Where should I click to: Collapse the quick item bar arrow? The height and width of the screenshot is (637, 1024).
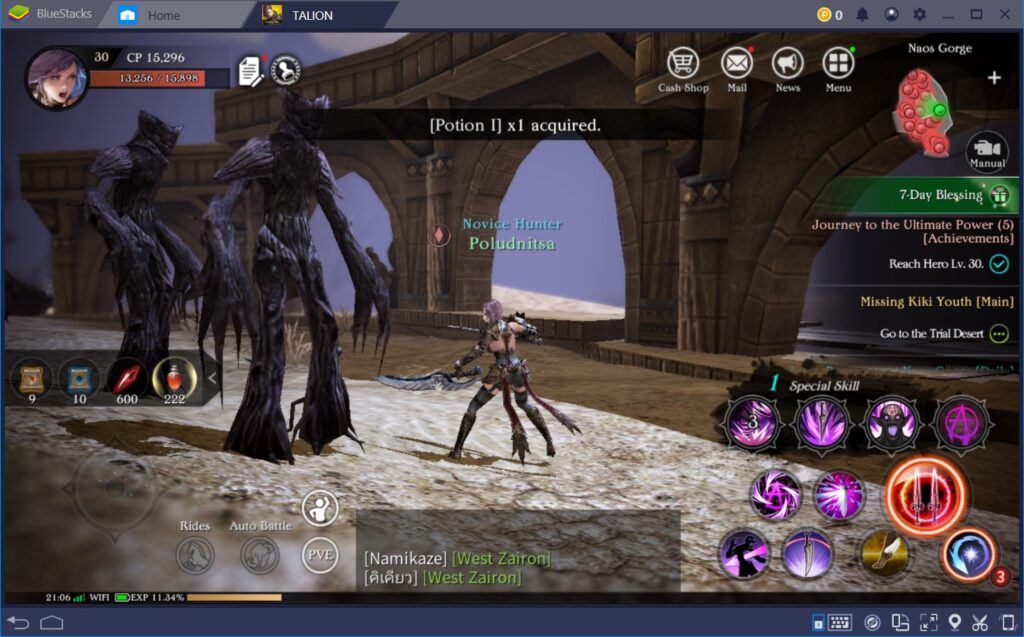[211, 378]
